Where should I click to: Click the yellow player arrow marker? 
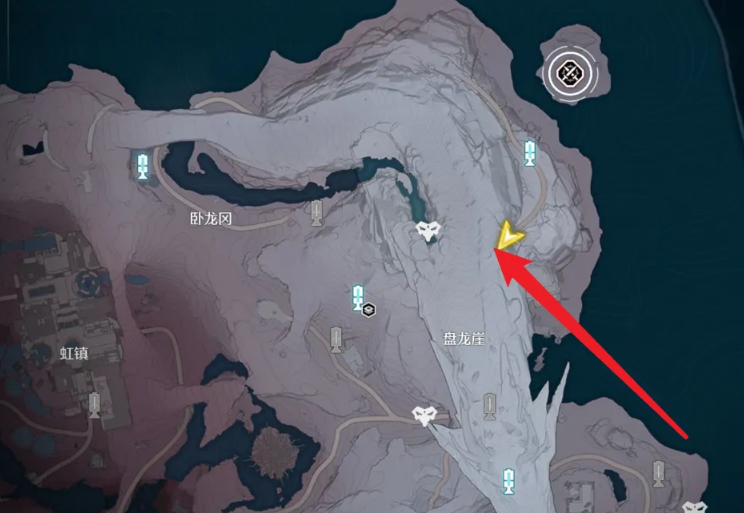click(x=511, y=236)
